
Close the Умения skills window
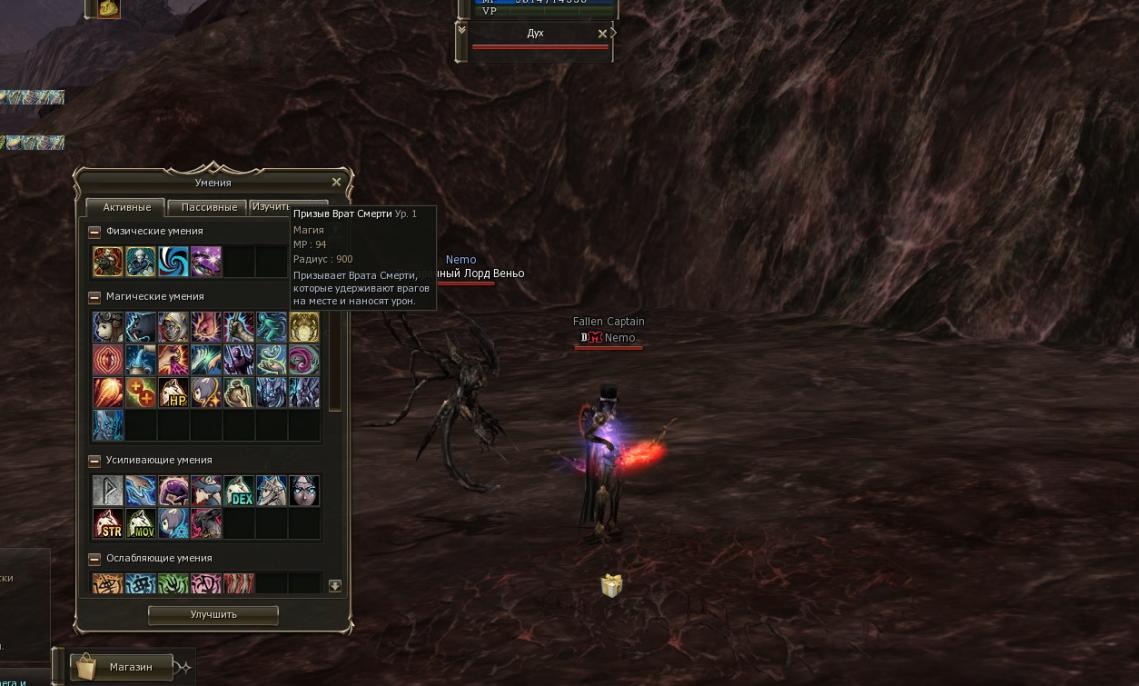tap(336, 182)
